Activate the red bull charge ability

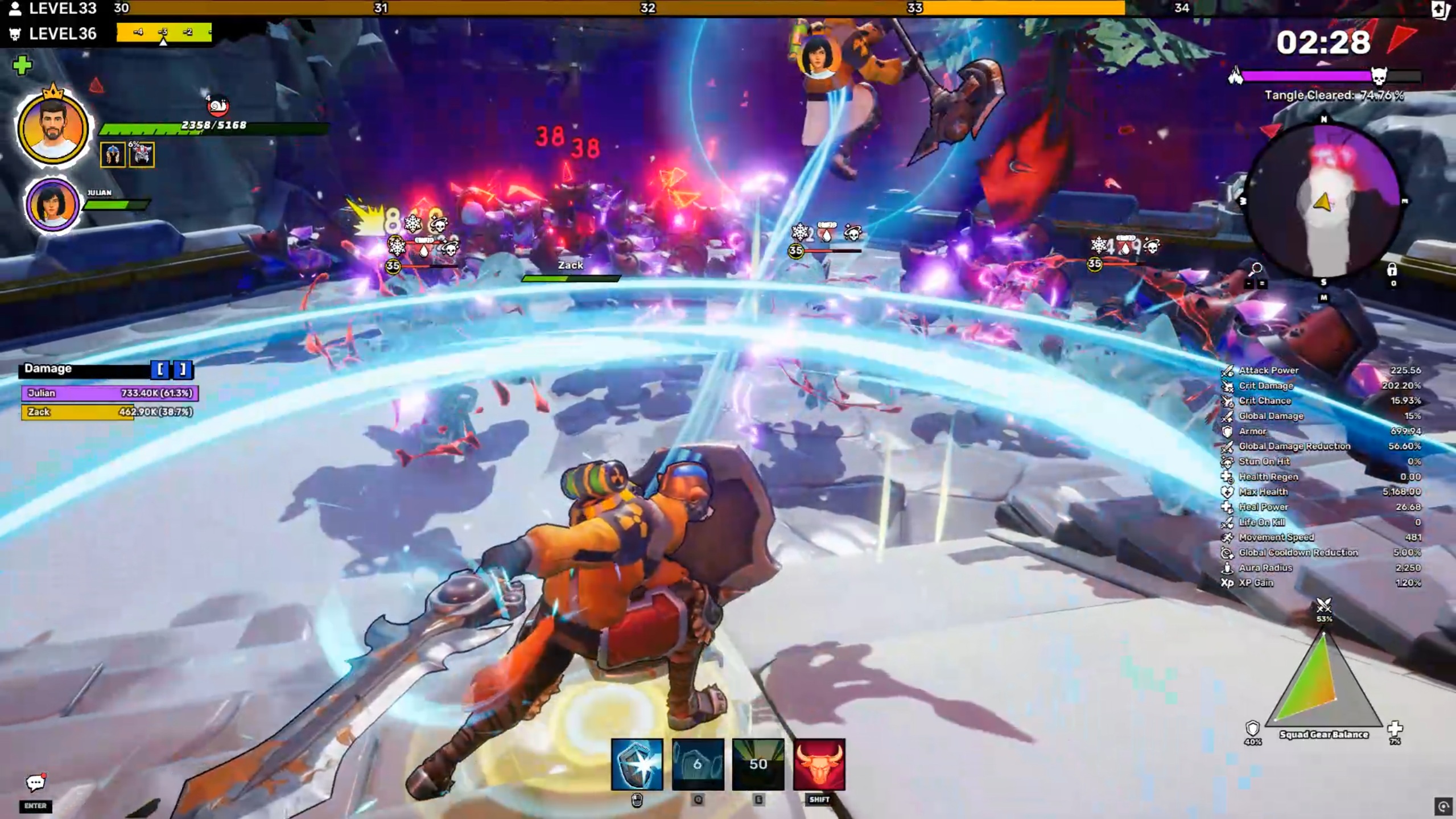(x=819, y=764)
